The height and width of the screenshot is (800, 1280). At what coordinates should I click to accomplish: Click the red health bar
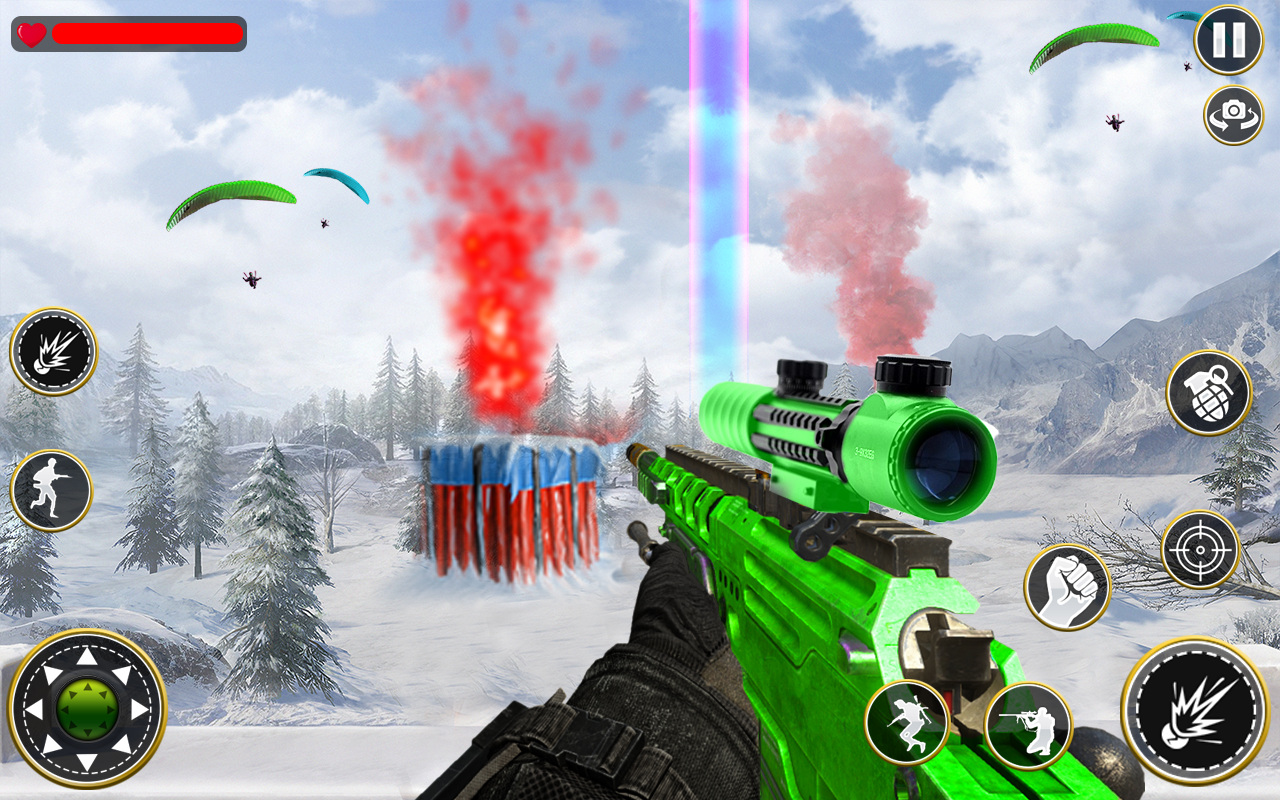pos(145,35)
